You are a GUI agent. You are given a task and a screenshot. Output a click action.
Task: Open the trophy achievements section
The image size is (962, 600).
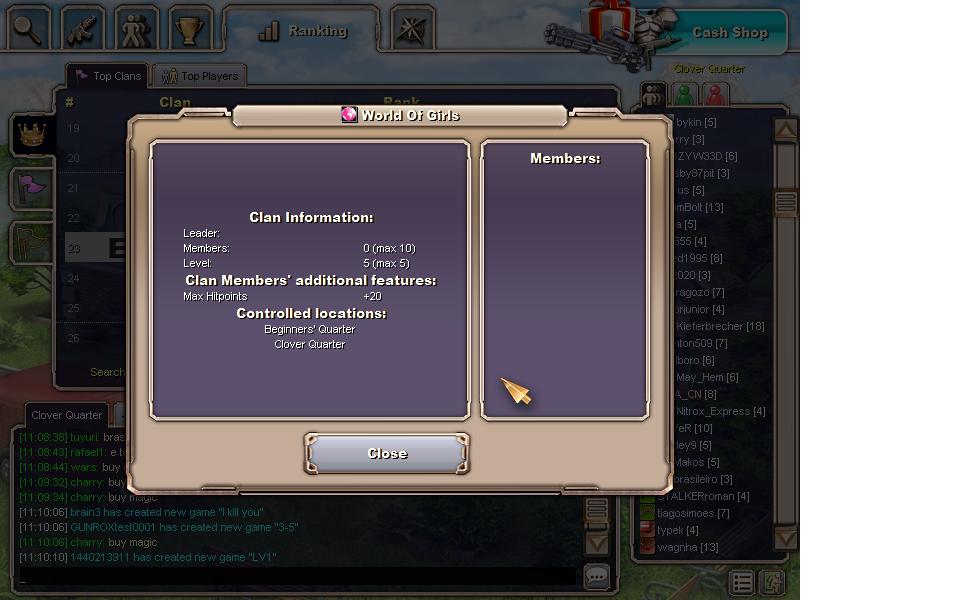190,29
